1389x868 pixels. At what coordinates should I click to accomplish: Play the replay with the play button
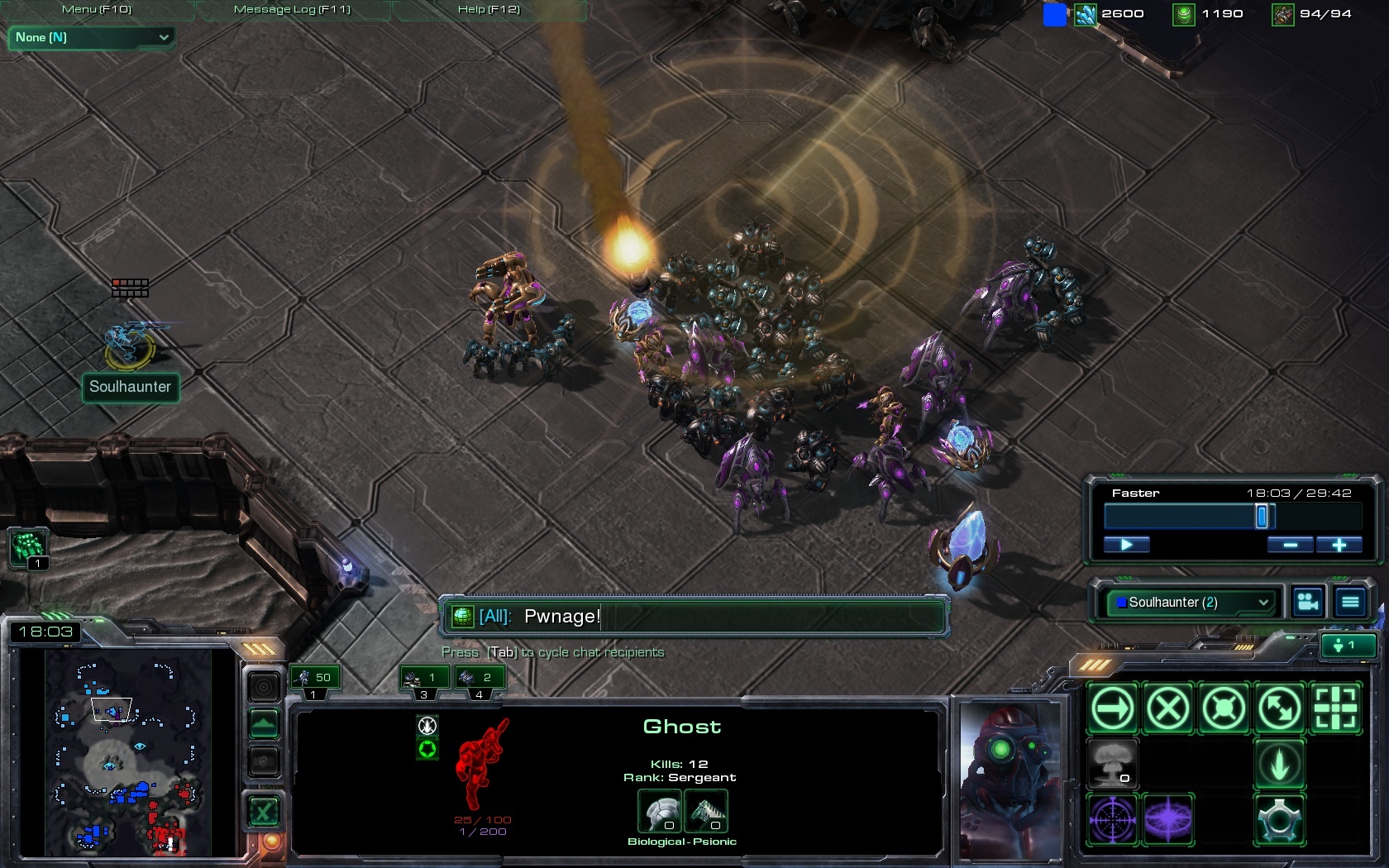pos(1126,545)
